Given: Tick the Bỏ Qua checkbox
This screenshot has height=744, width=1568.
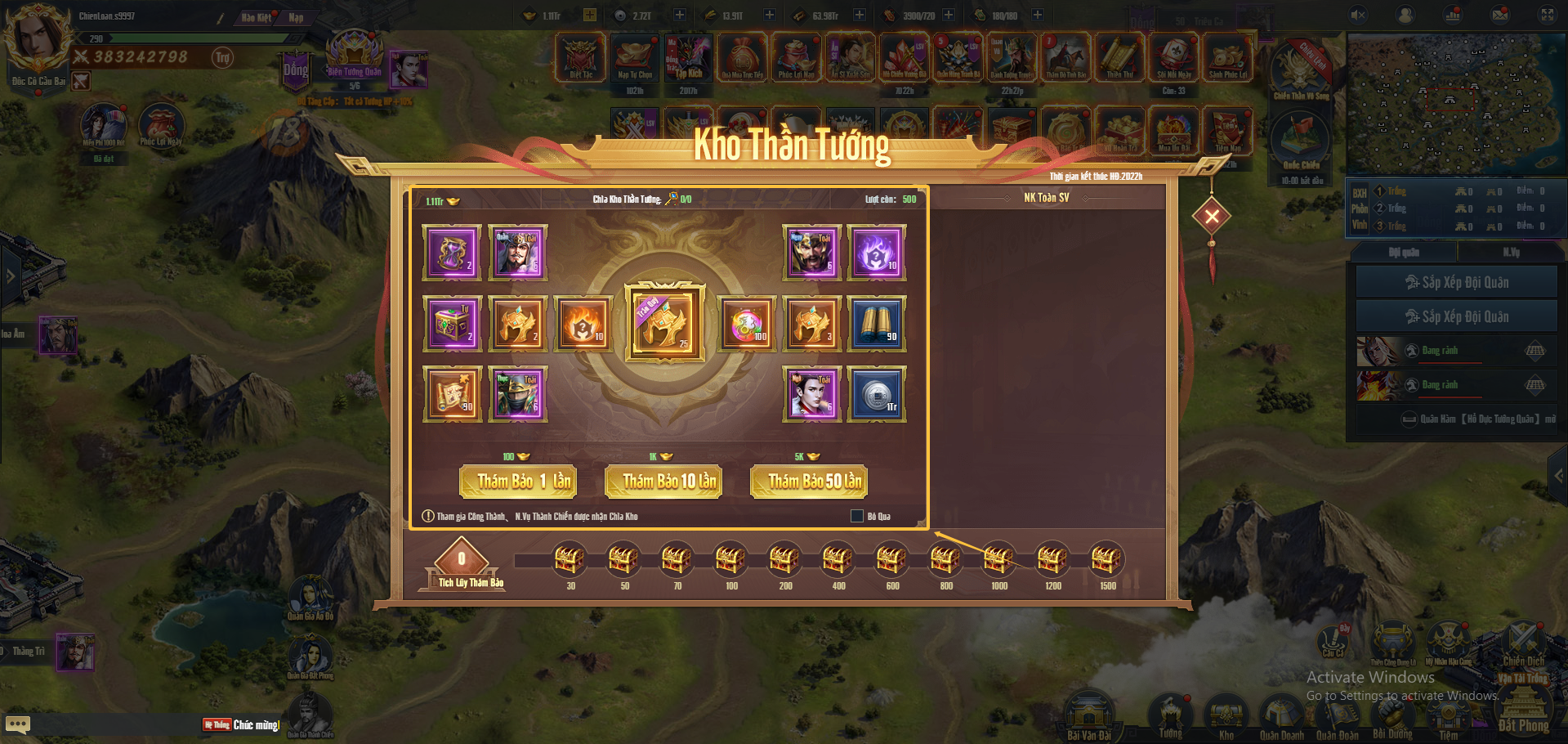Looking at the screenshot, I should [857, 516].
